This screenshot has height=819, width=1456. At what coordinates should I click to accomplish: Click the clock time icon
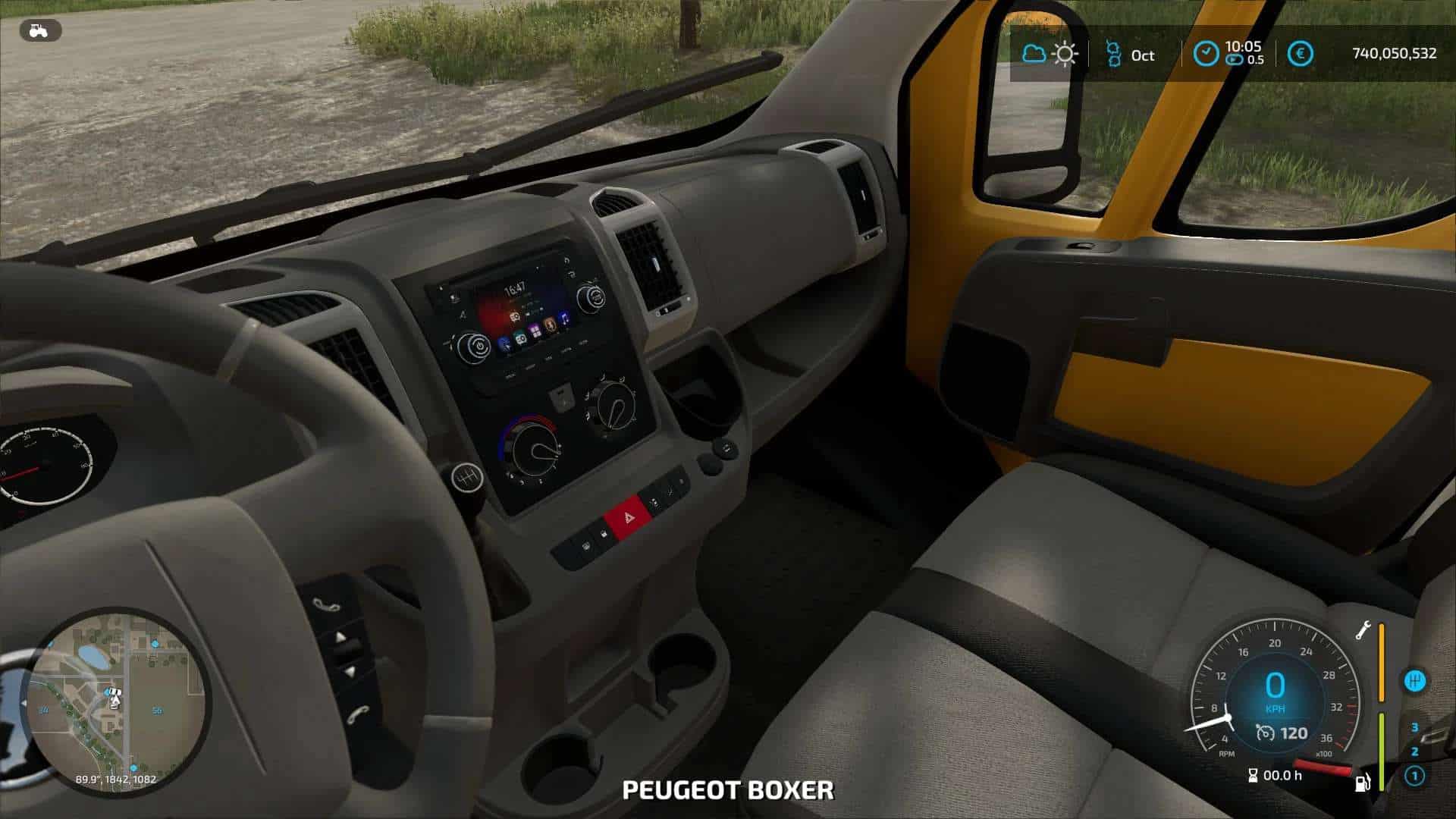pyautogui.click(x=1206, y=54)
